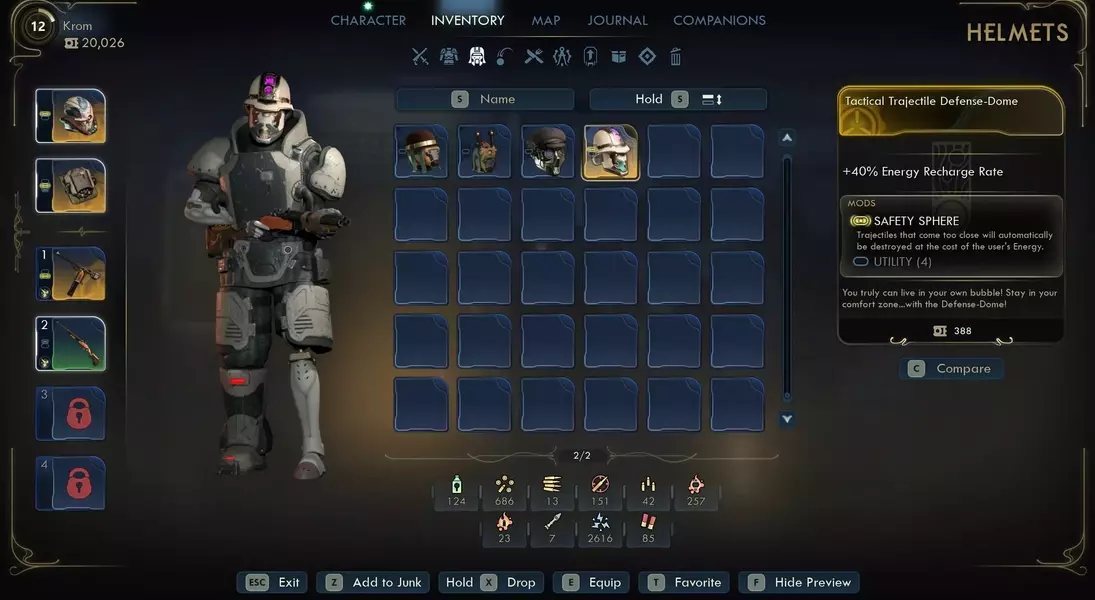The image size is (1095, 600).
Task: Choose the antenna creature helmet slot
Action: [x=484, y=152]
